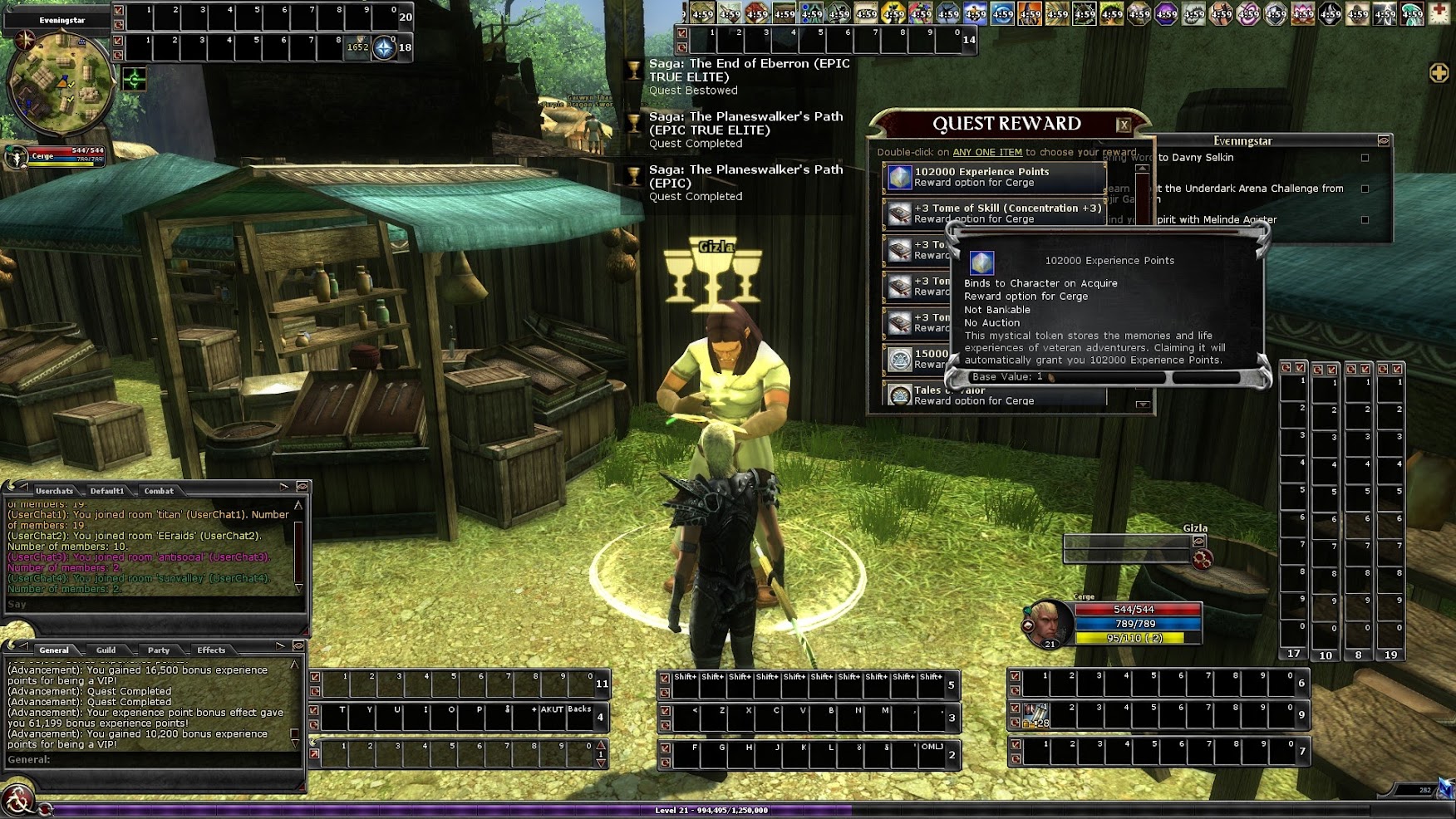Activate the blue star ability on the hotbar
The image size is (1456, 819).
383,47
